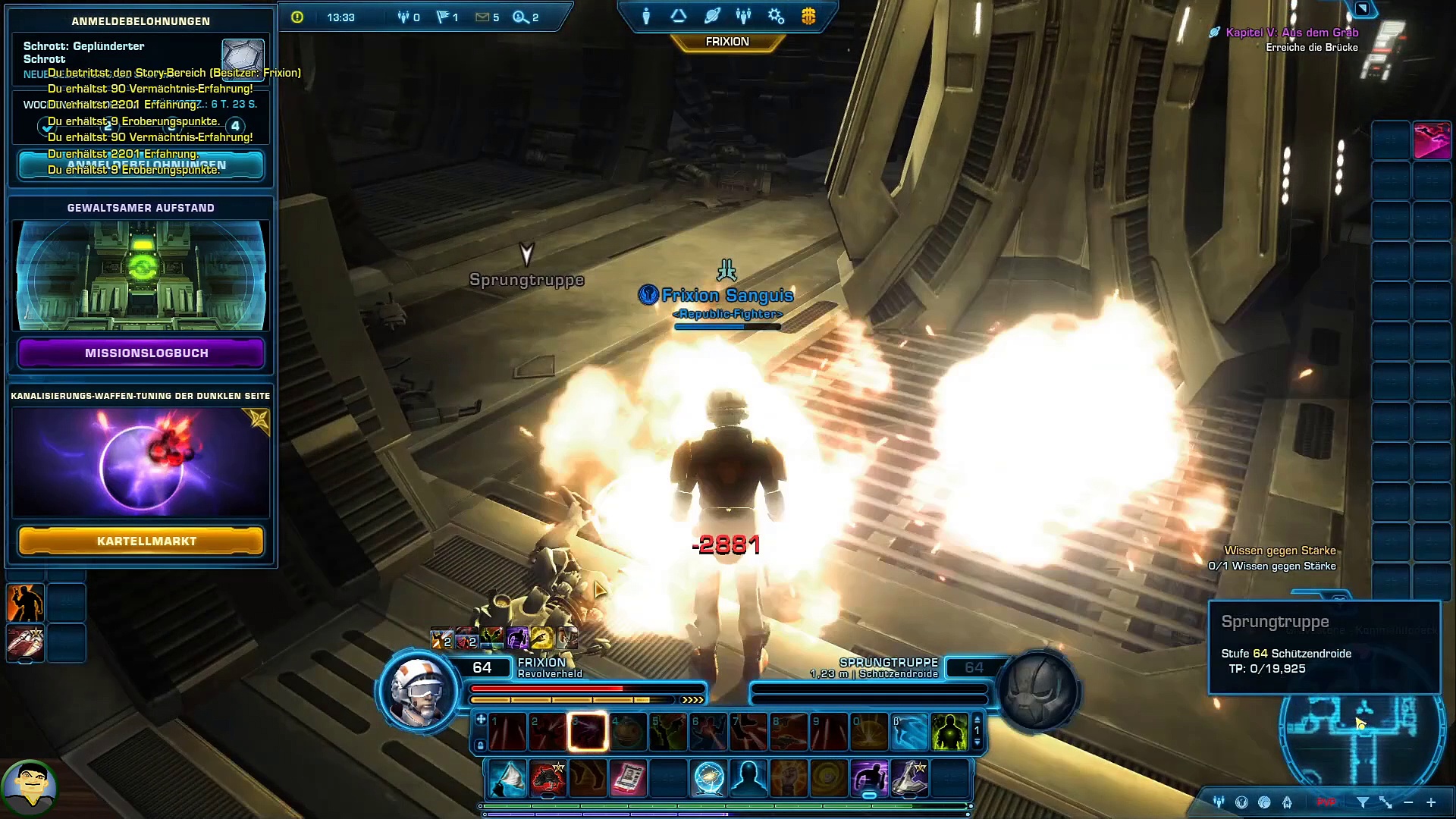Screen dimensions: 1456x819
Task: Activate the green glowing figure ability
Action: (x=949, y=733)
